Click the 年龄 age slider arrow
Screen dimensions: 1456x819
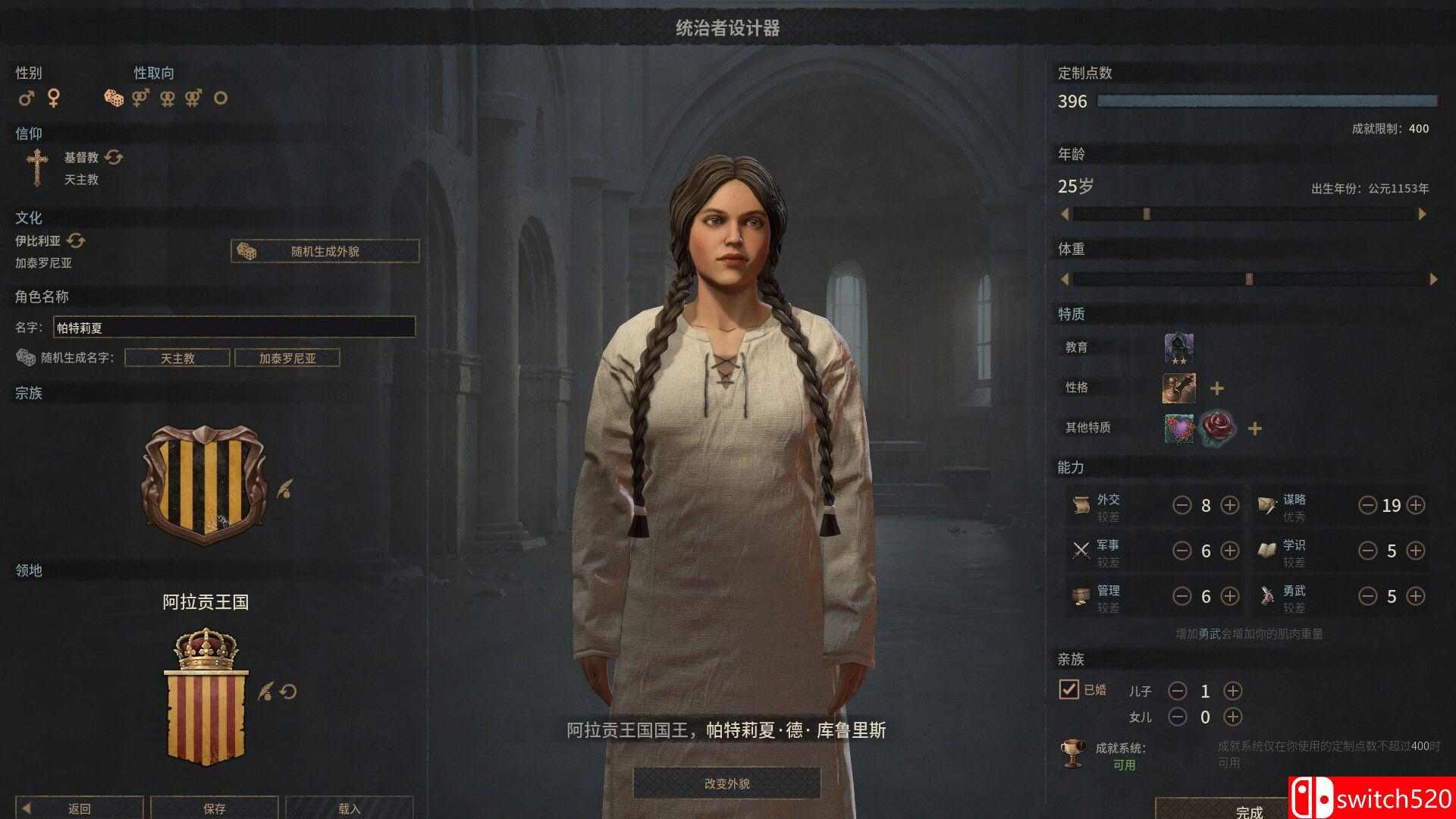[x=1065, y=213]
